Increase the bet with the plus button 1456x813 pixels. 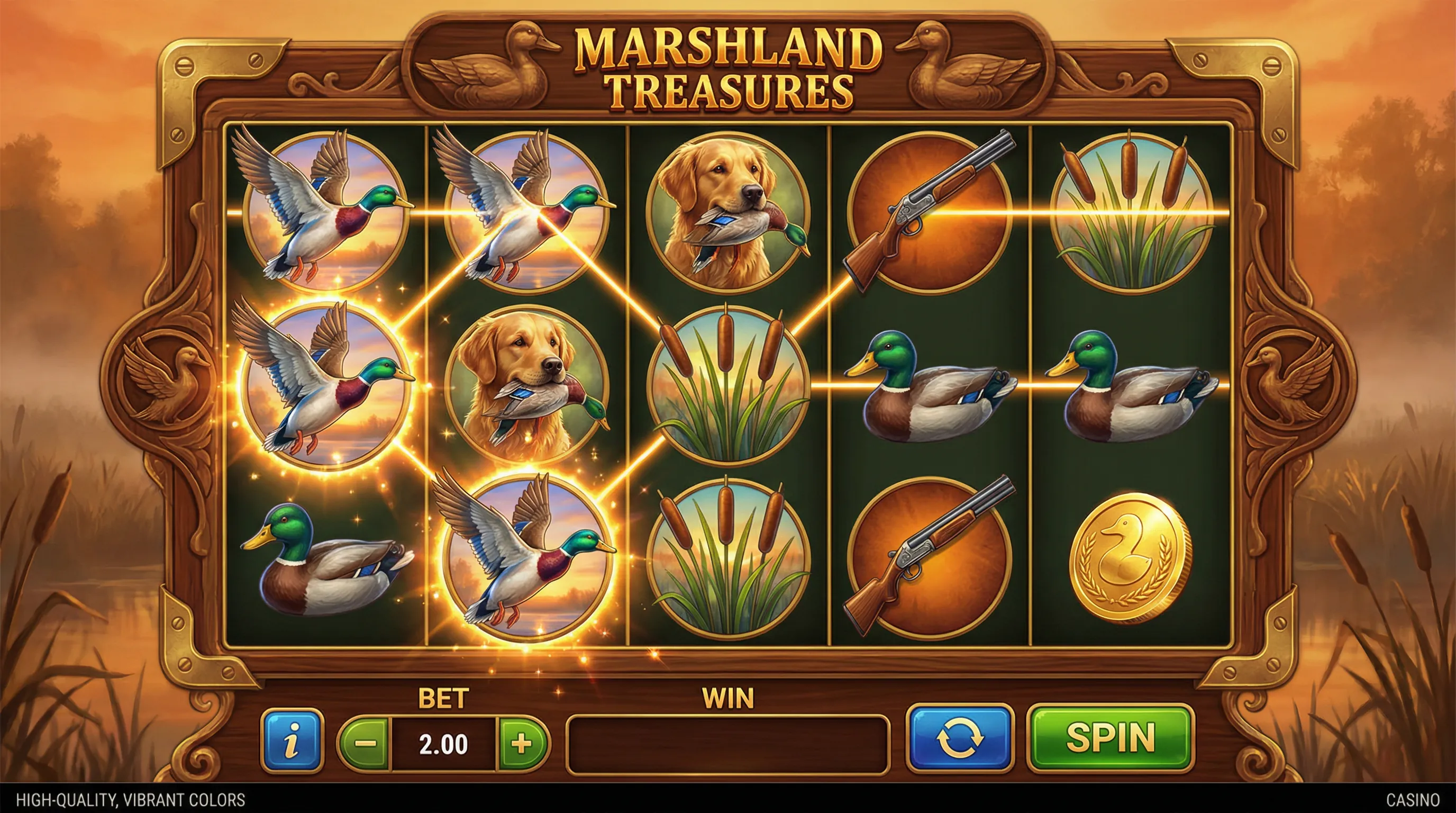click(521, 743)
